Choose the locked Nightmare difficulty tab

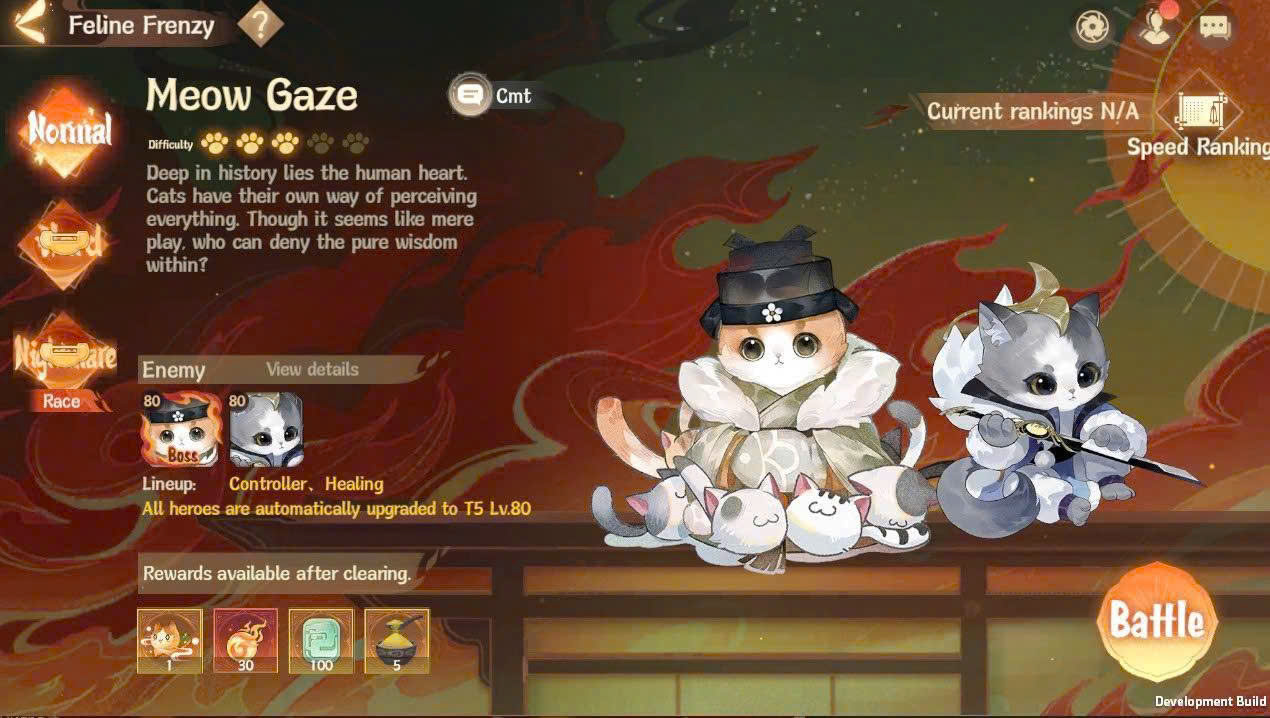pos(67,354)
